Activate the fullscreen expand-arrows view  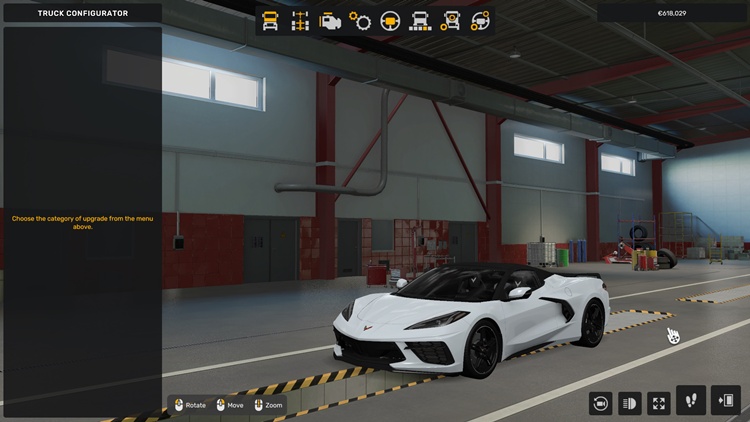coord(659,402)
